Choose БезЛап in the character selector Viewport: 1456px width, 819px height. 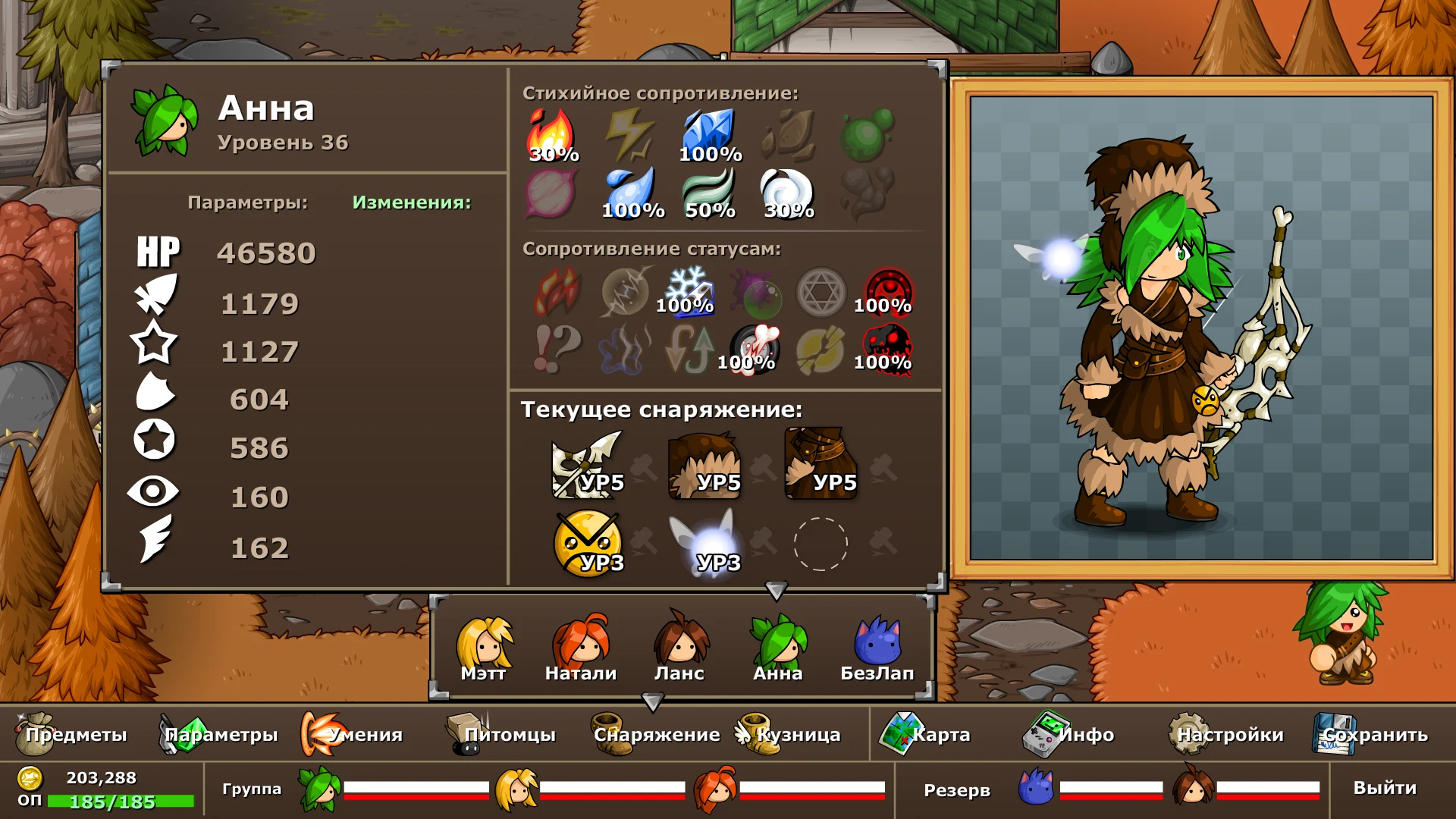pyautogui.click(x=877, y=648)
